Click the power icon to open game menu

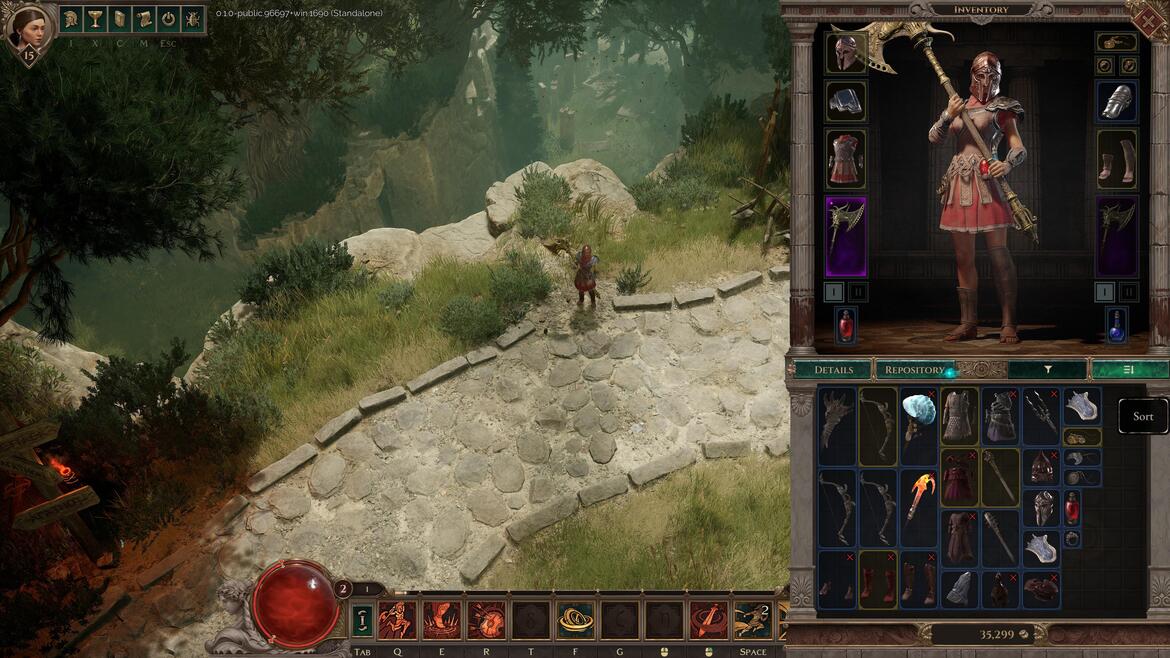click(168, 19)
